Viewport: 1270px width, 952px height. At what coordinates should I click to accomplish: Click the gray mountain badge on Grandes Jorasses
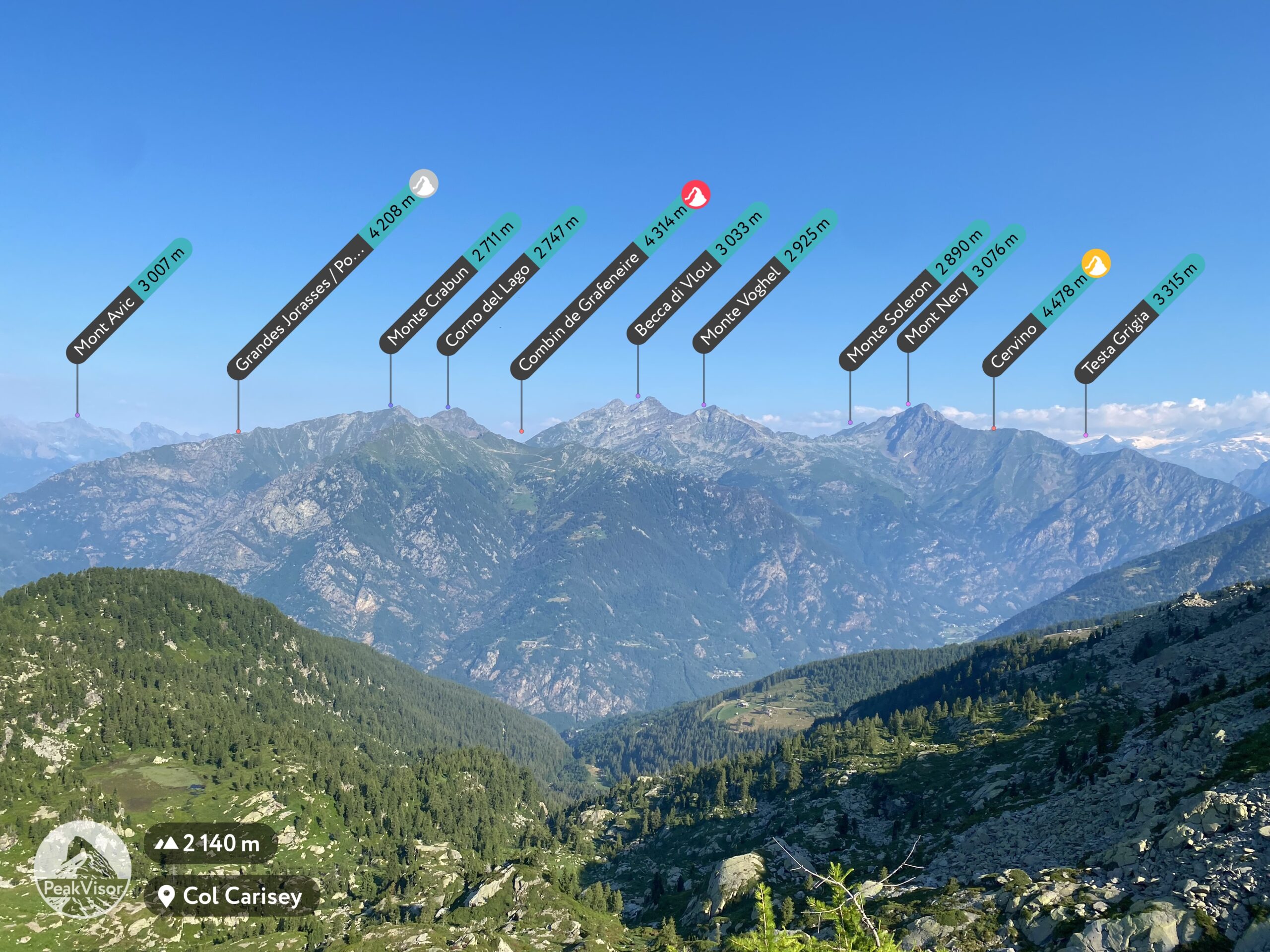coord(424,183)
